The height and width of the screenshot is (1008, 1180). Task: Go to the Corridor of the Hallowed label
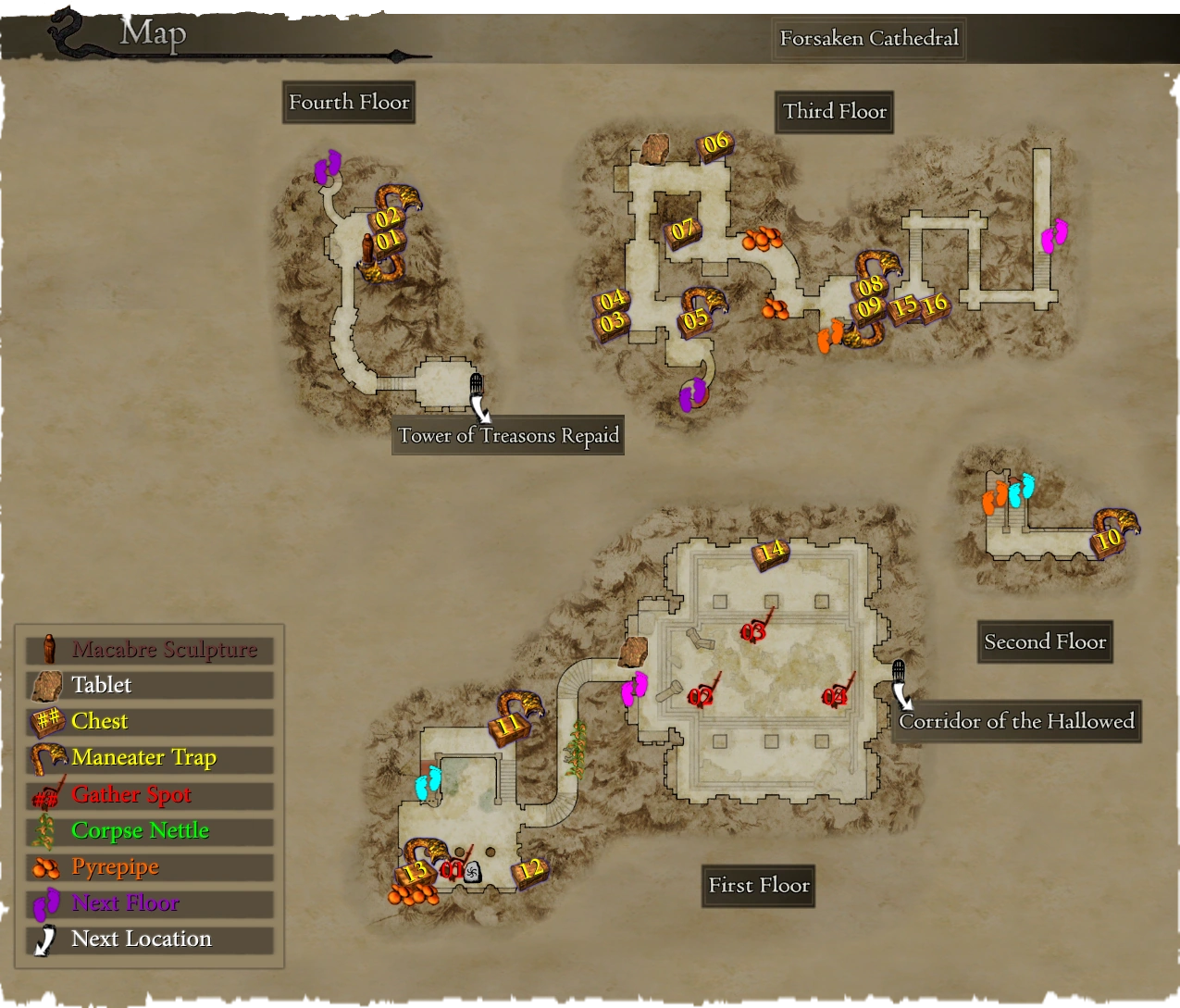tap(1016, 721)
